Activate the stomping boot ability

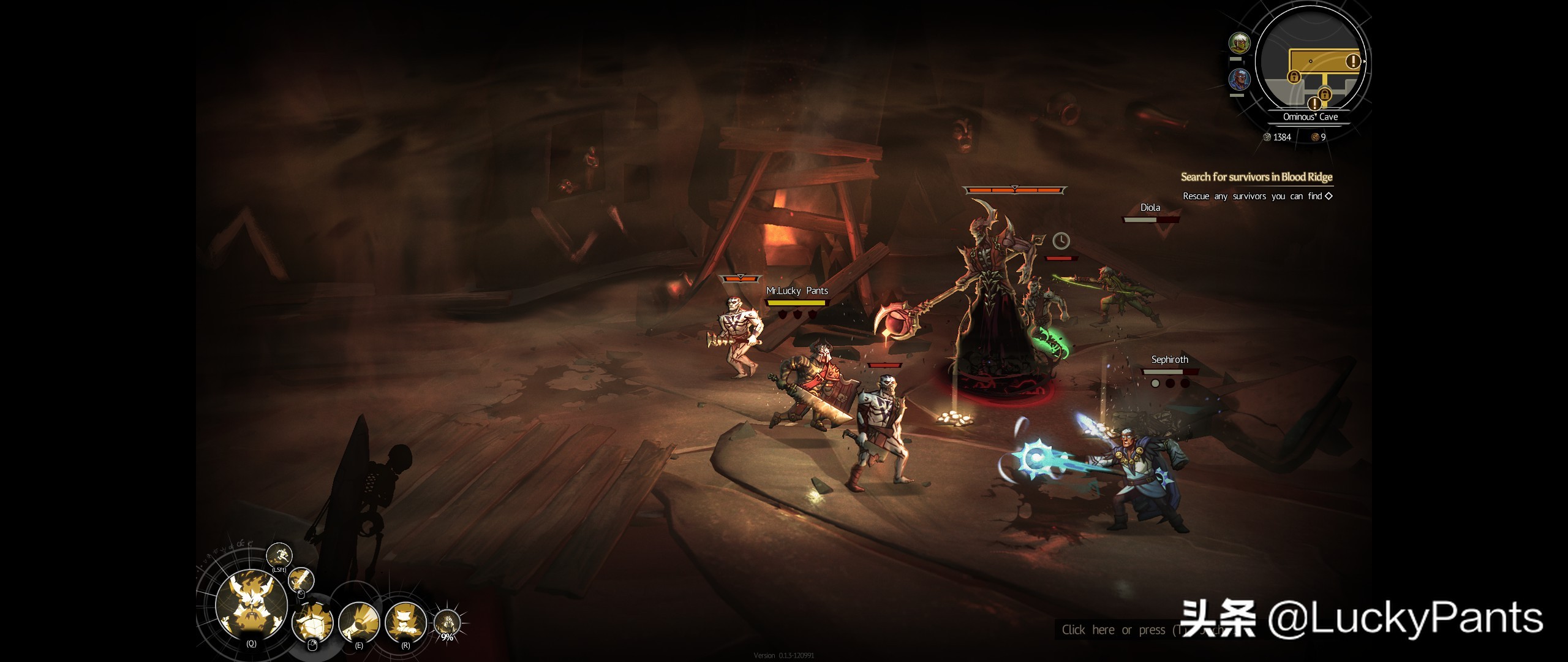click(405, 622)
